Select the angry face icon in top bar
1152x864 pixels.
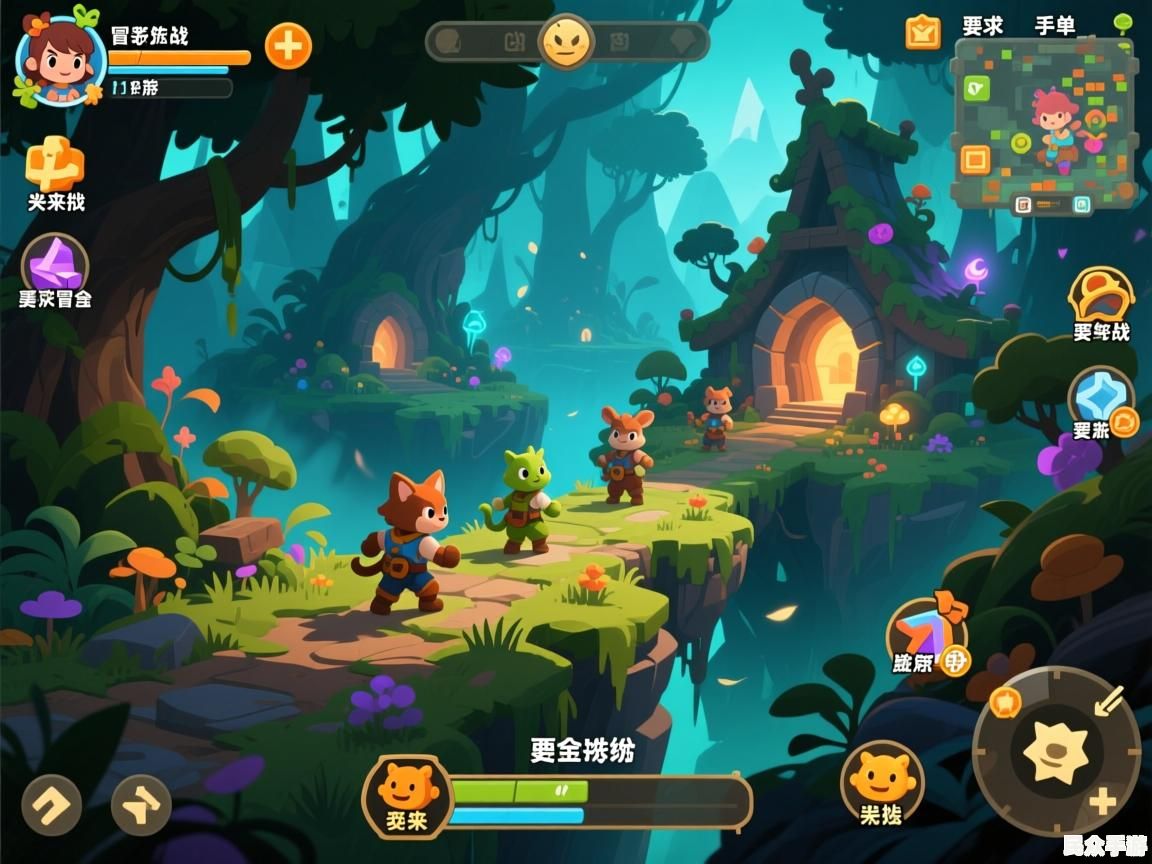(x=567, y=42)
